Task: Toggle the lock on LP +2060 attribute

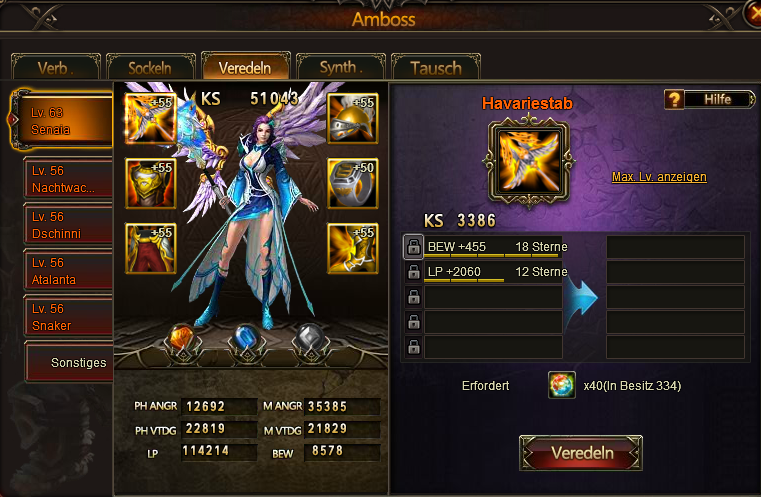Action: (412, 272)
